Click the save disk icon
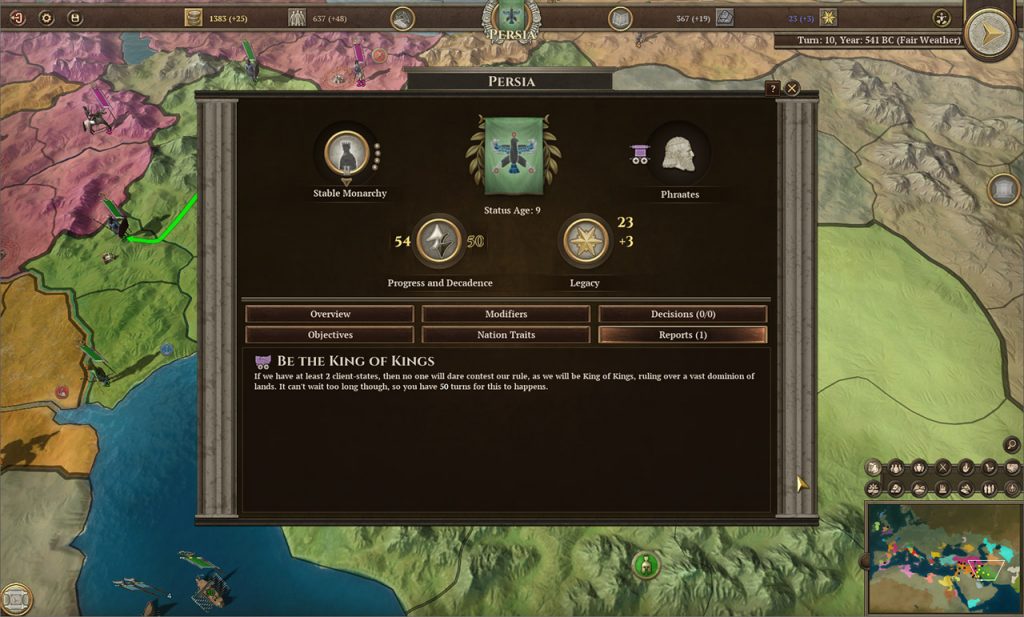1024x617 pixels. [75, 17]
